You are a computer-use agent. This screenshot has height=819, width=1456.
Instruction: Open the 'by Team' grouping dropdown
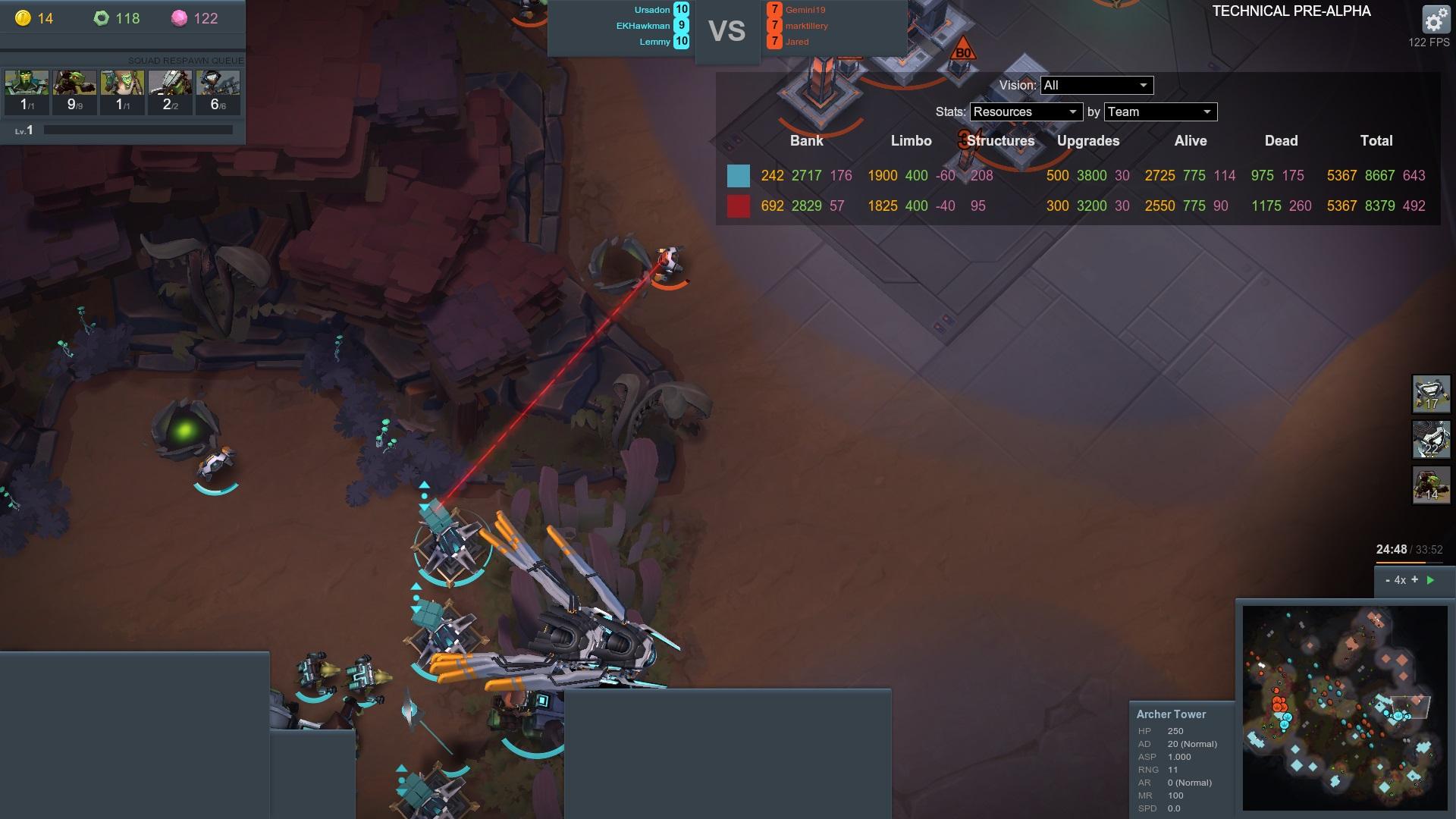click(x=1160, y=112)
